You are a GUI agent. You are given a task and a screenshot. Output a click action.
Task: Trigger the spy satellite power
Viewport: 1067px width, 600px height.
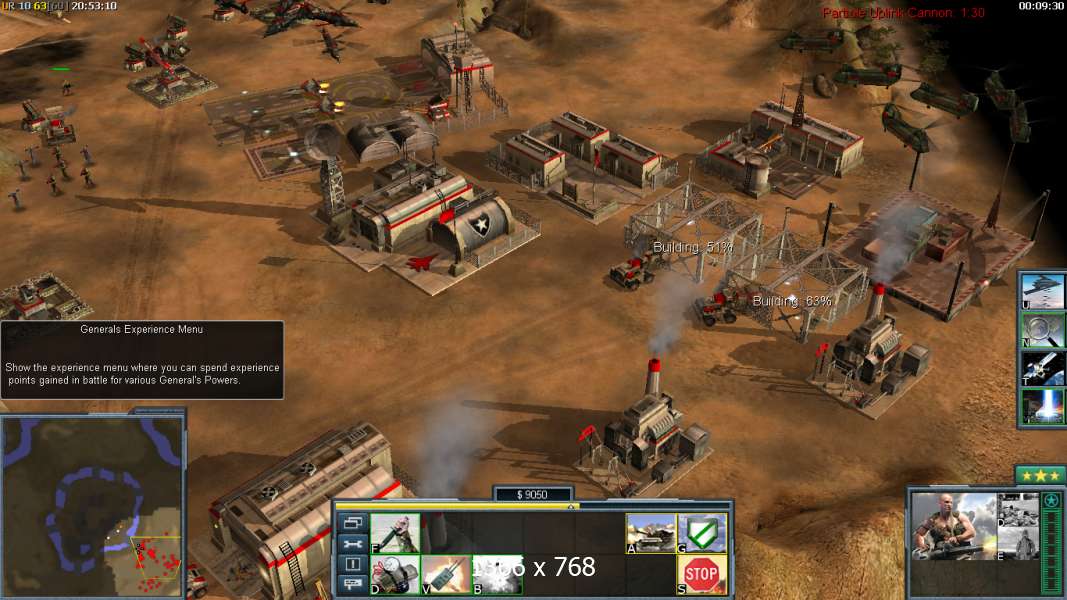1042,368
